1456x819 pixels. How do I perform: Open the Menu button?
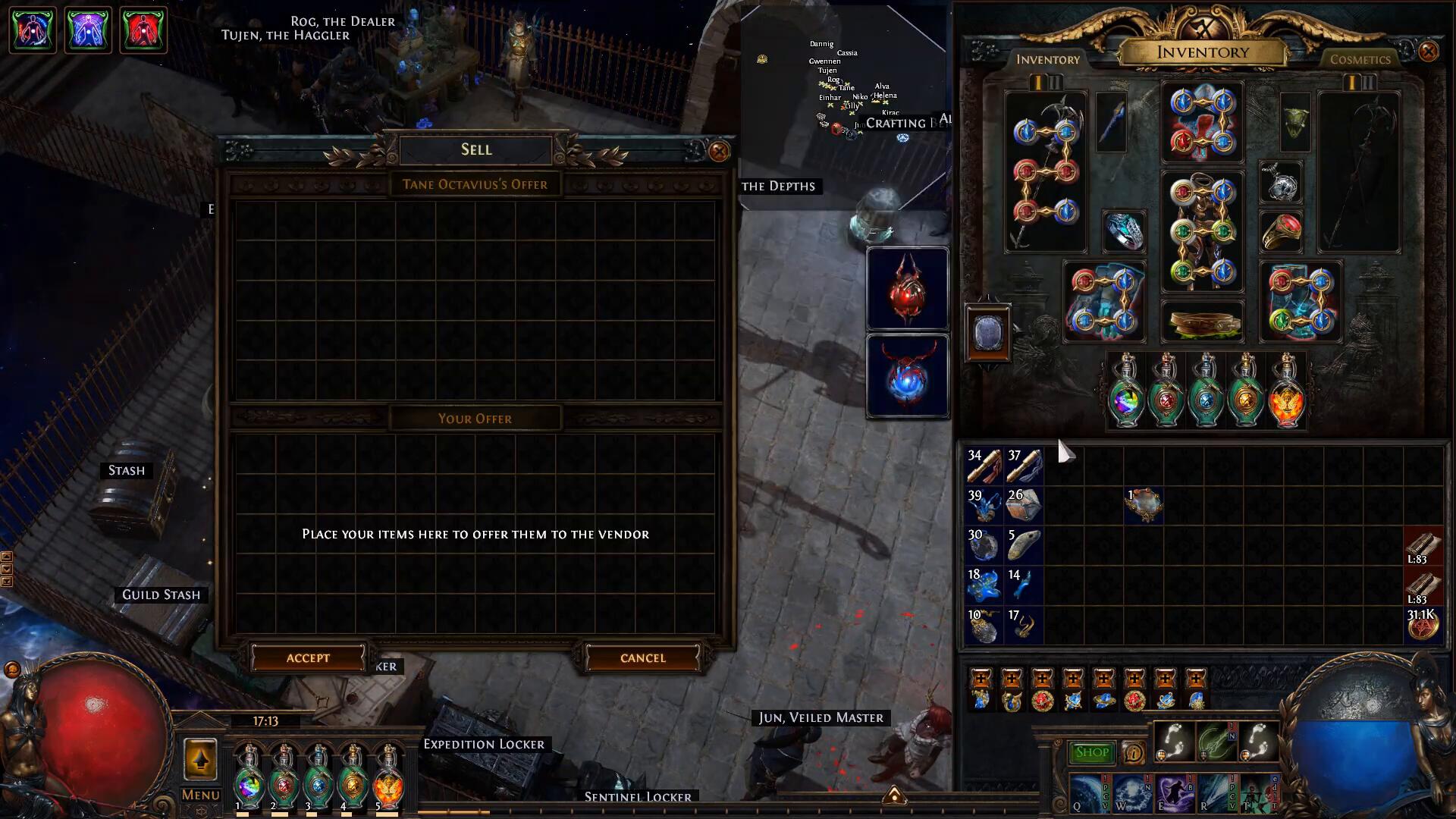pos(200,795)
